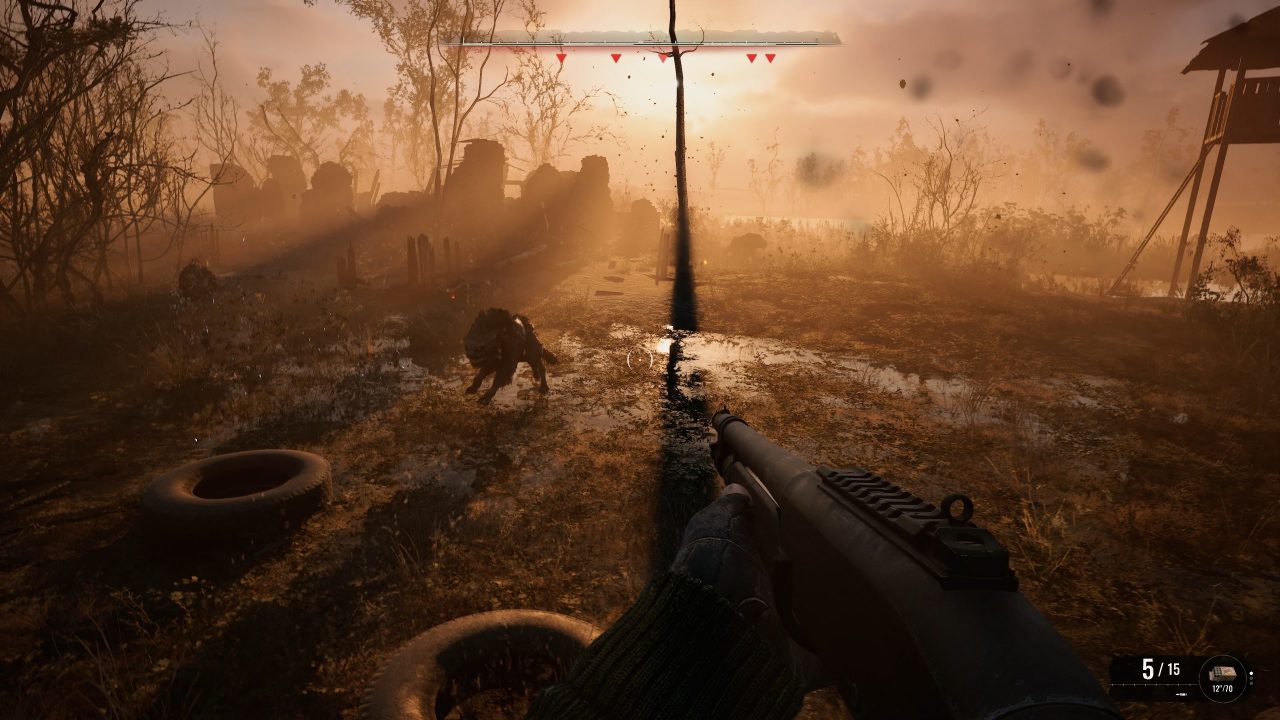Click the rightmost red enemy marker
Viewport: 1280px width, 720px height.
click(771, 58)
